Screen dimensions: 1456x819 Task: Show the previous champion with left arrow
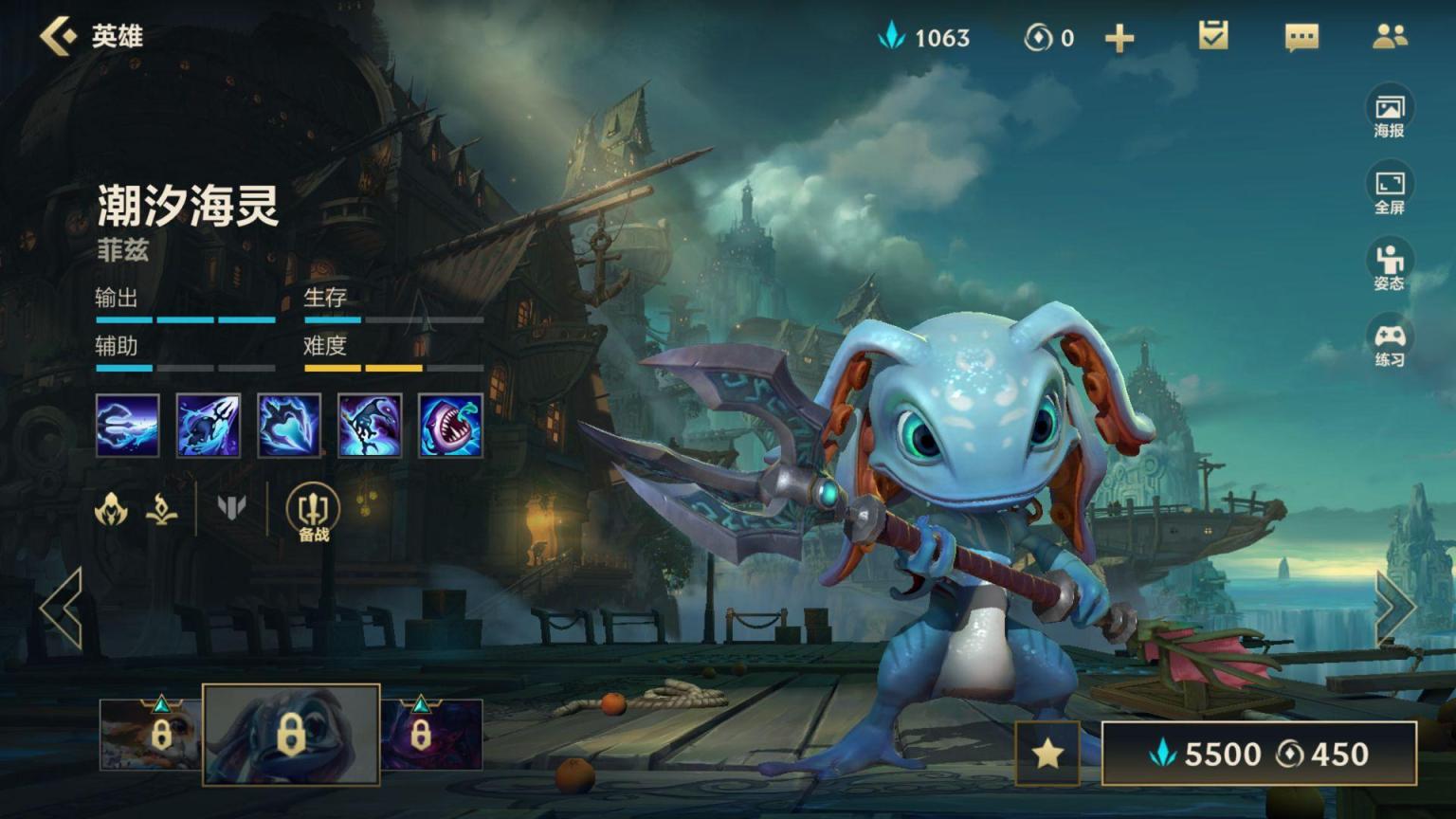click(62, 608)
